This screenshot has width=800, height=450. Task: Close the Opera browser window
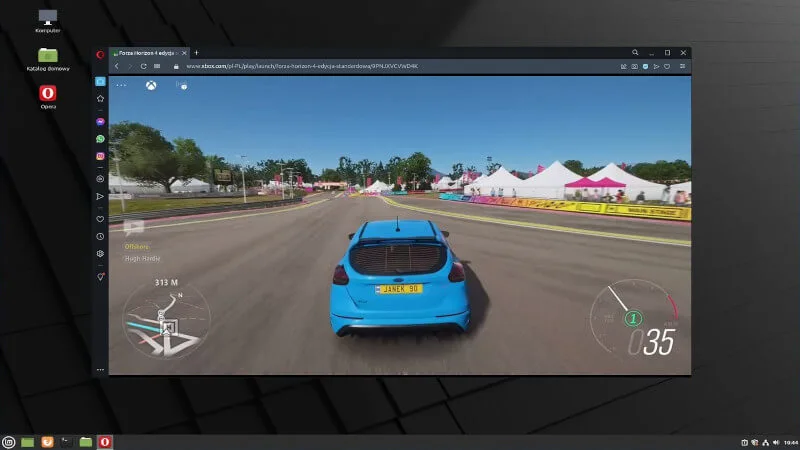tap(683, 52)
